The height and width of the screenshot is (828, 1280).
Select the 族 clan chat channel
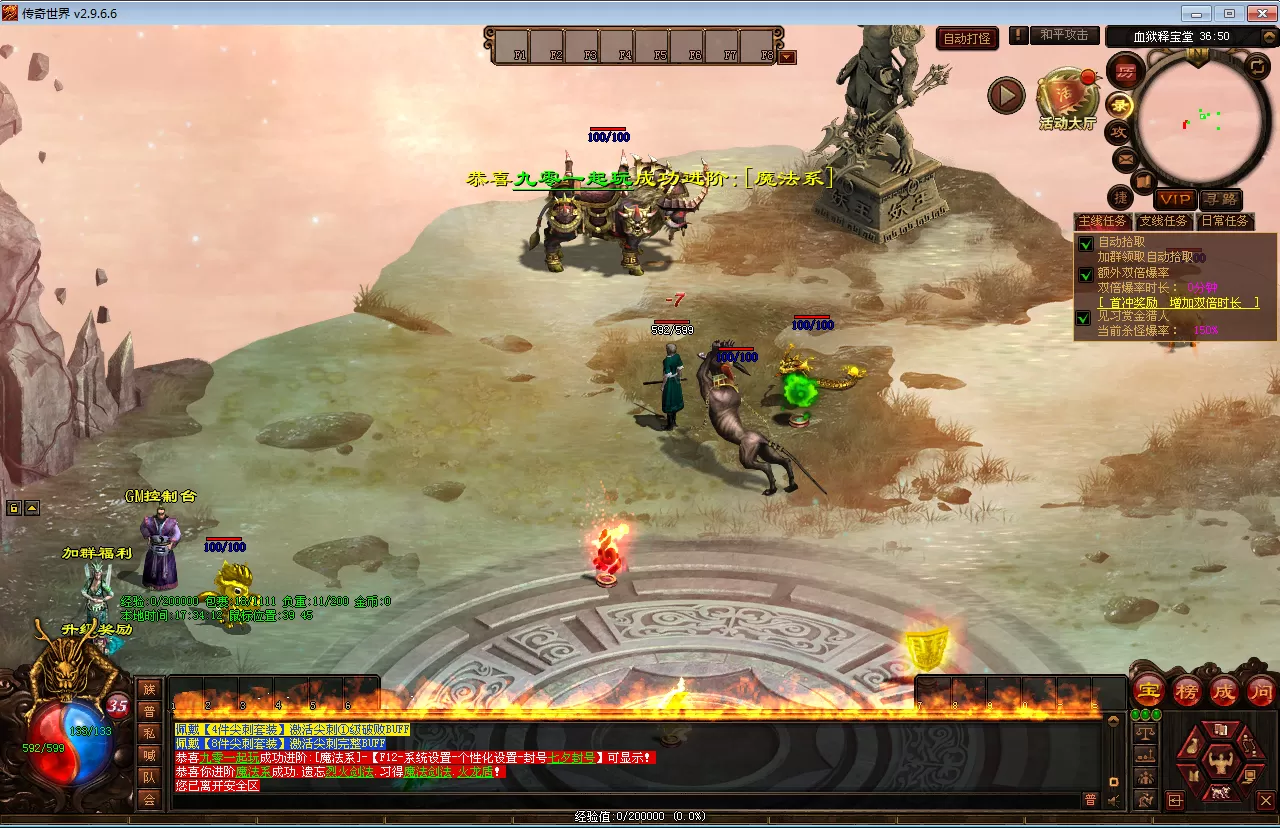click(x=149, y=689)
